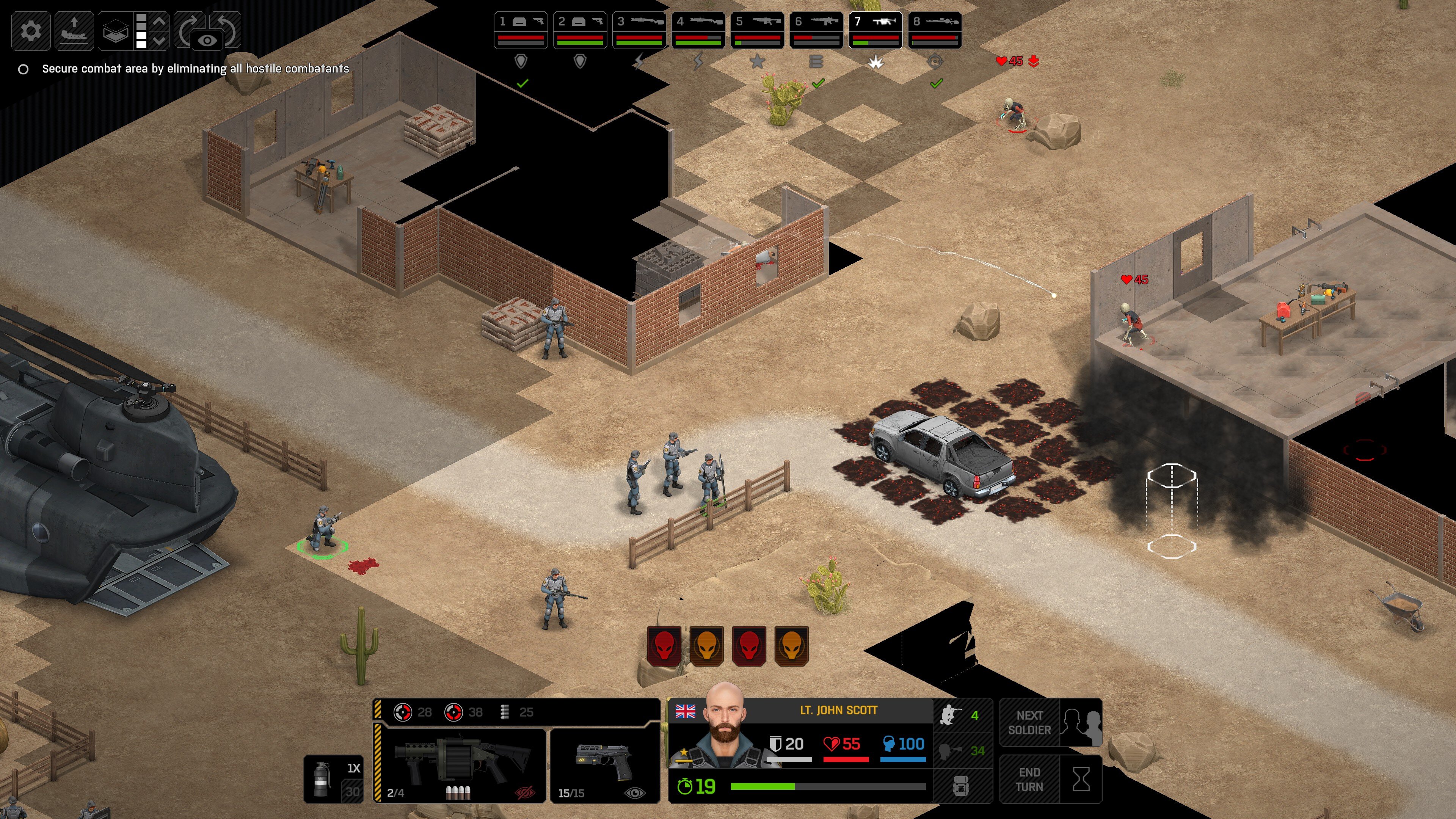Open the gear settings menu
Screen dimensions: 1456x819
(30, 30)
